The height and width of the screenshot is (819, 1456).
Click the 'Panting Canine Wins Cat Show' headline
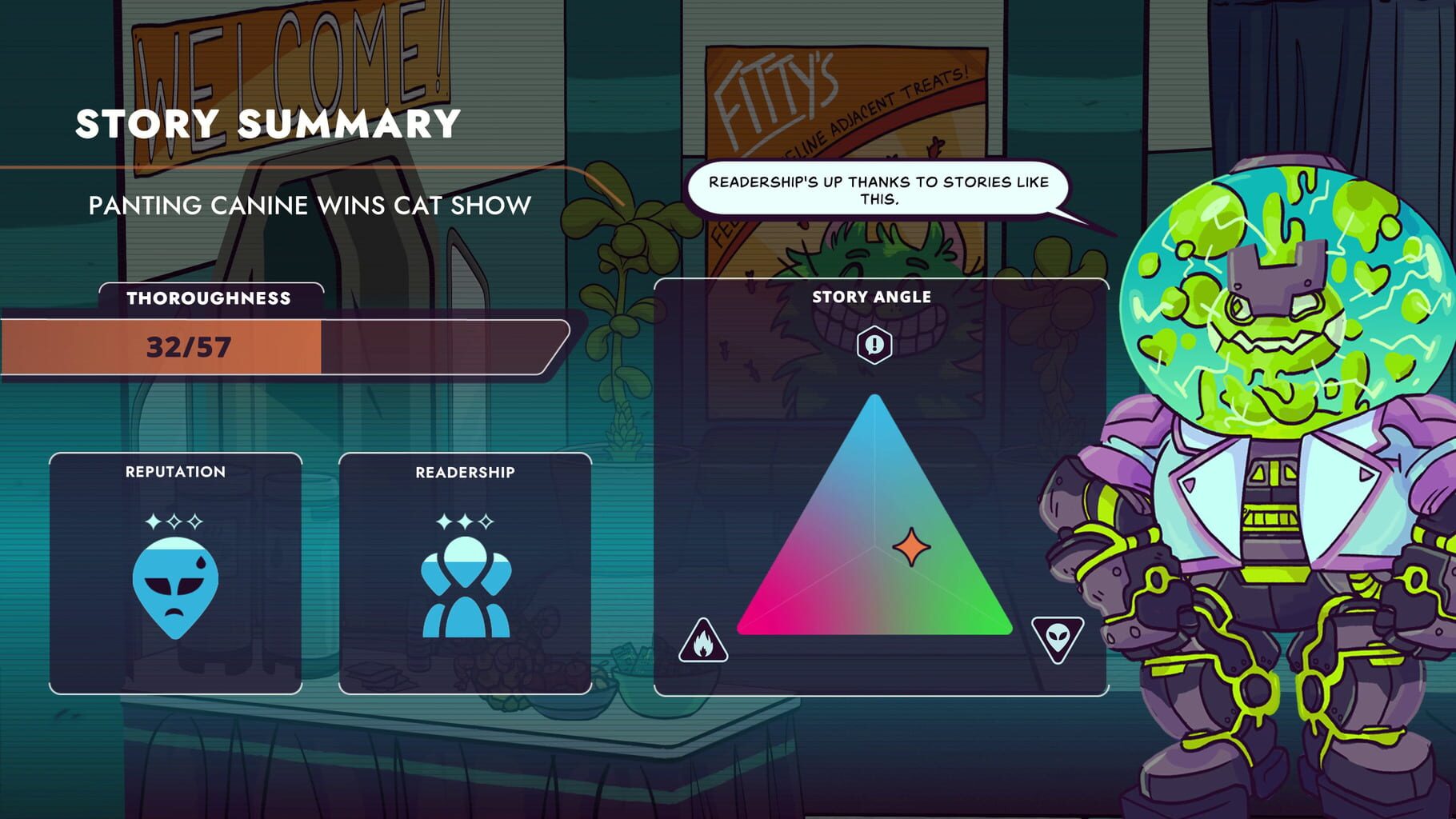pos(308,205)
